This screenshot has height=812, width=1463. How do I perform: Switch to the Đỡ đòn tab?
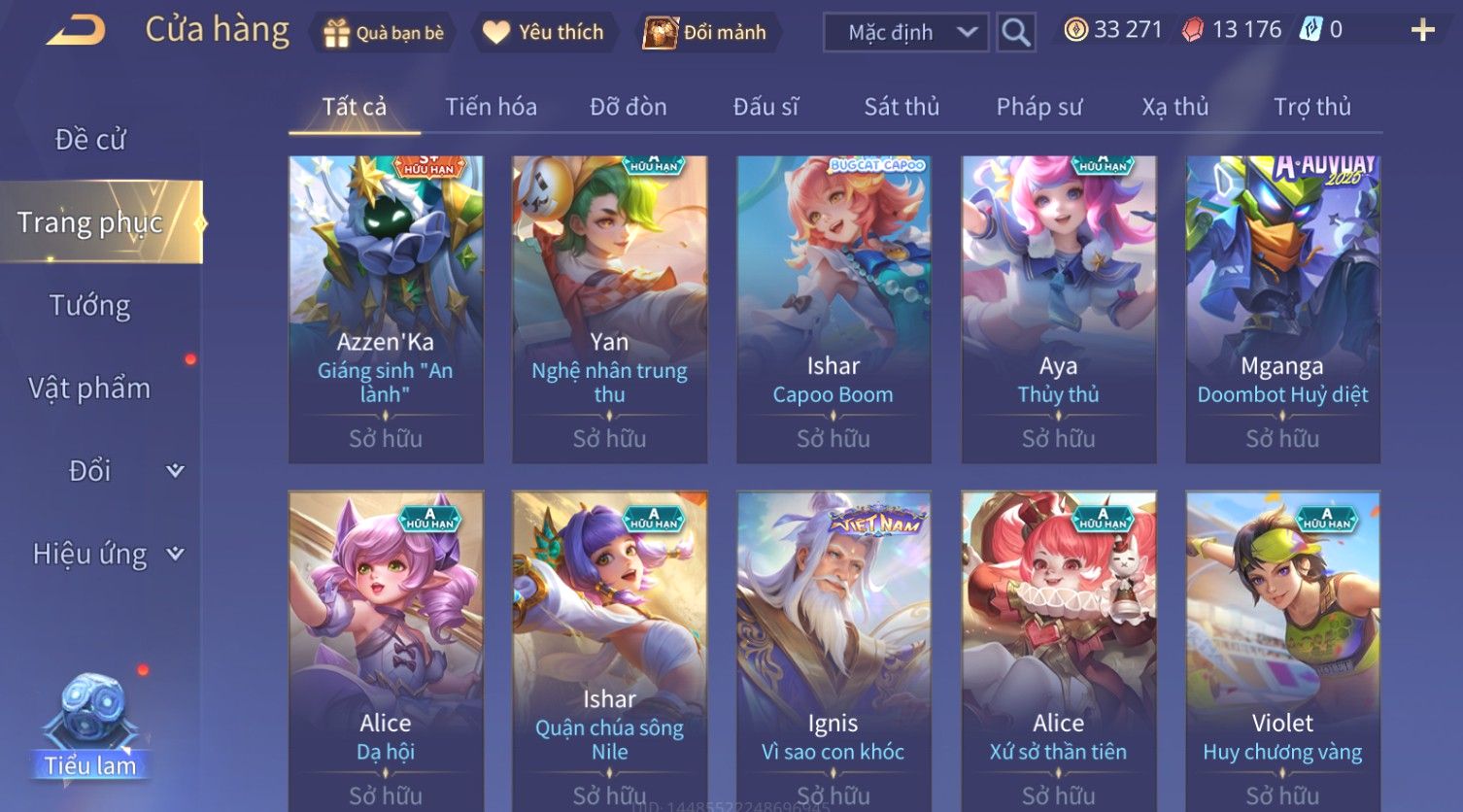[629, 107]
